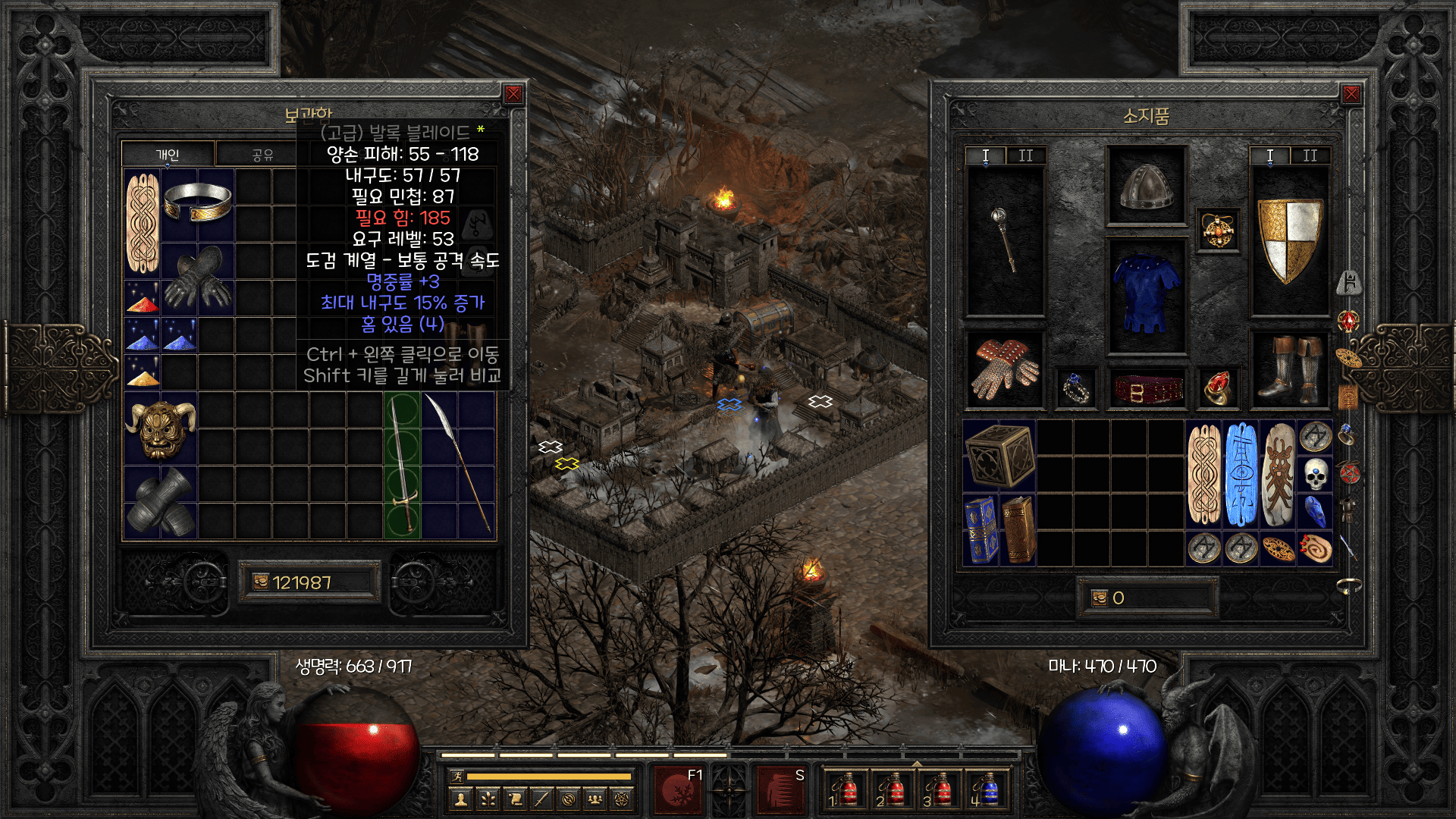The width and height of the screenshot is (1456, 819).
Task: Close the inventory panel
Action: pyautogui.click(x=1351, y=94)
